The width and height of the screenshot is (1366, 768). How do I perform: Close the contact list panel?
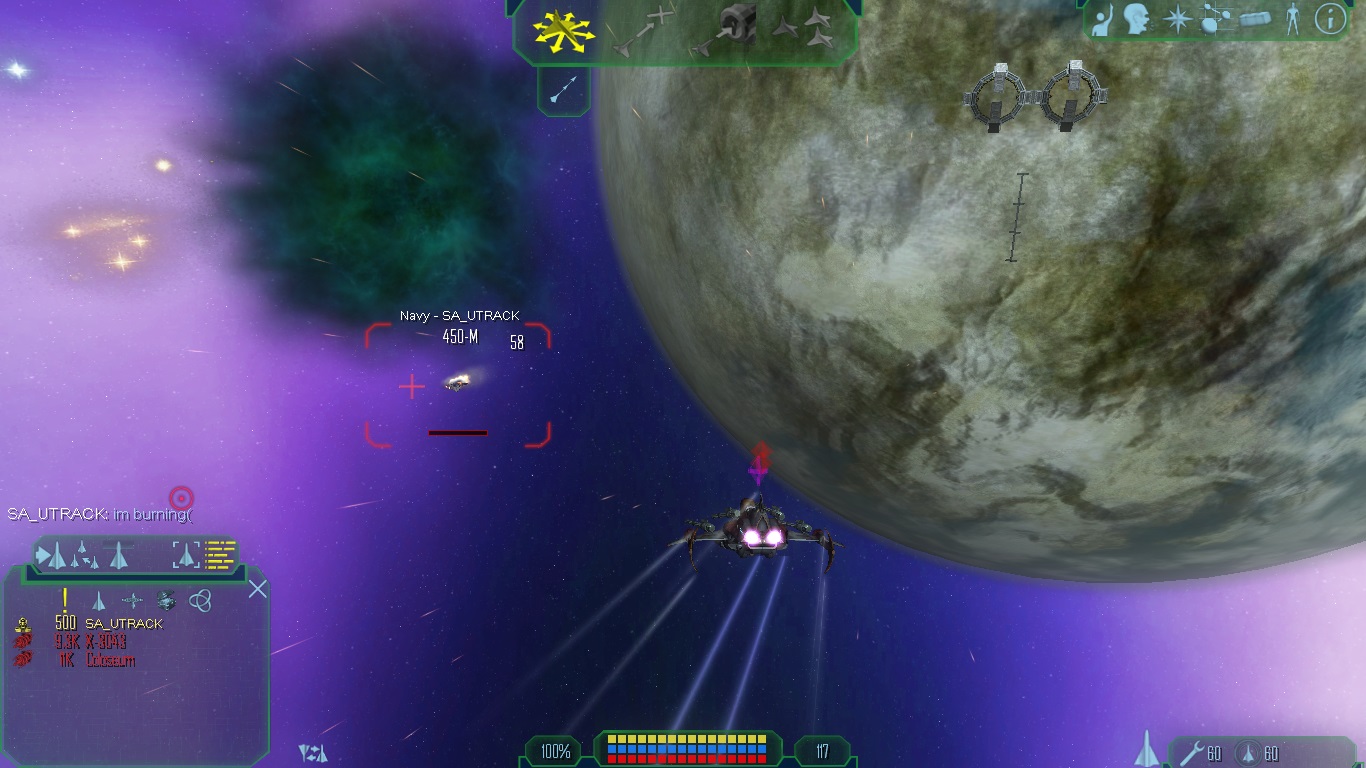257,589
